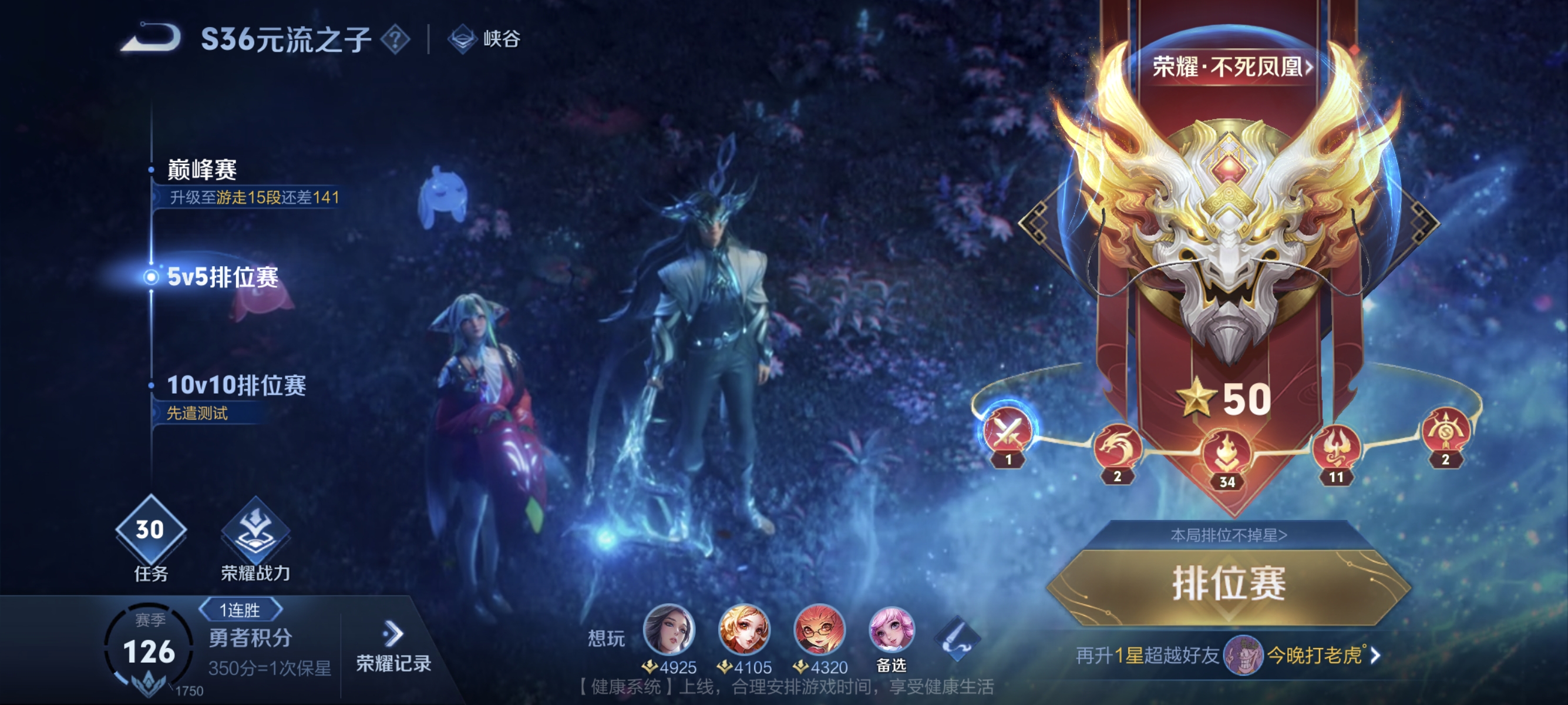Select the 5v5排位赛 mode
The width and height of the screenshot is (1568, 705).
(x=222, y=277)
